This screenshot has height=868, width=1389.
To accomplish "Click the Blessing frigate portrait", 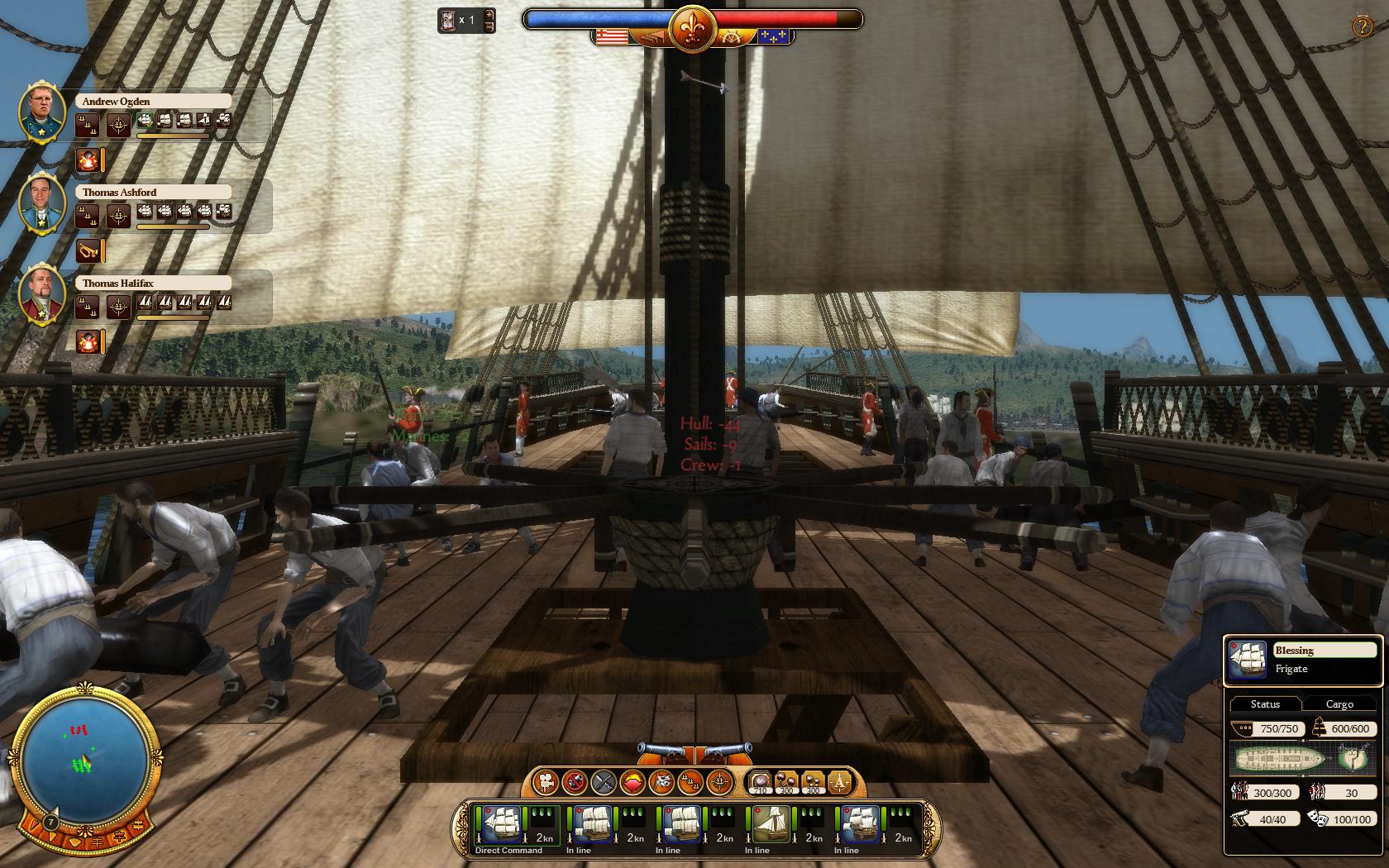I will [1248, 661].
